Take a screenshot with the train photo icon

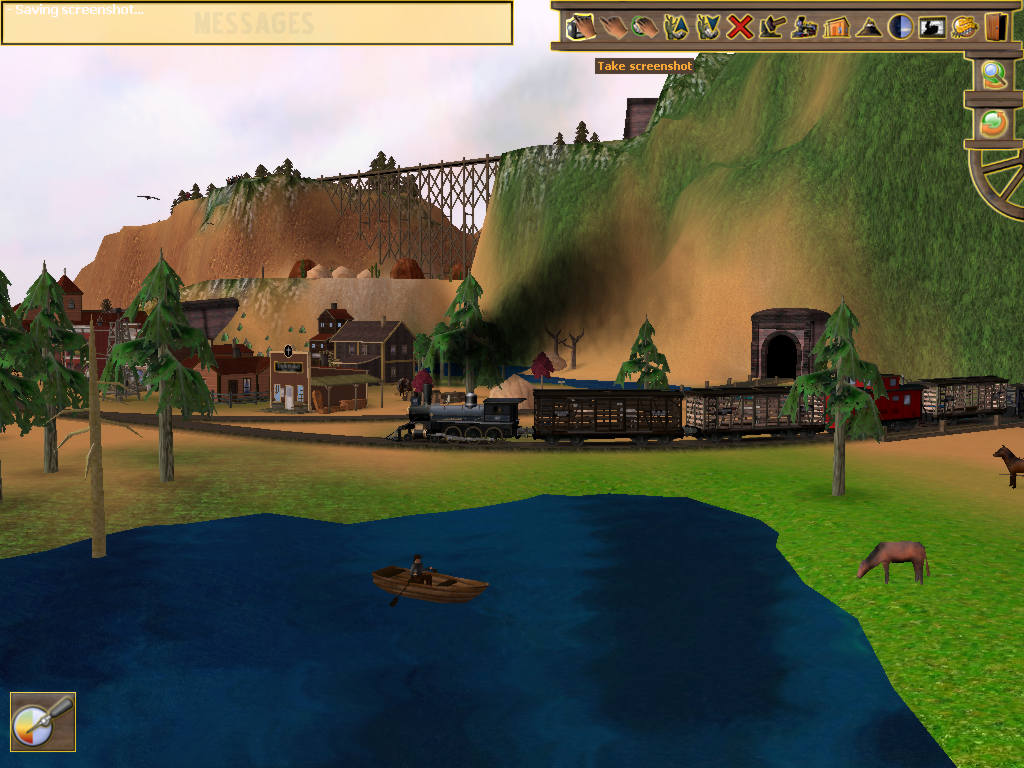coord(932,26)
